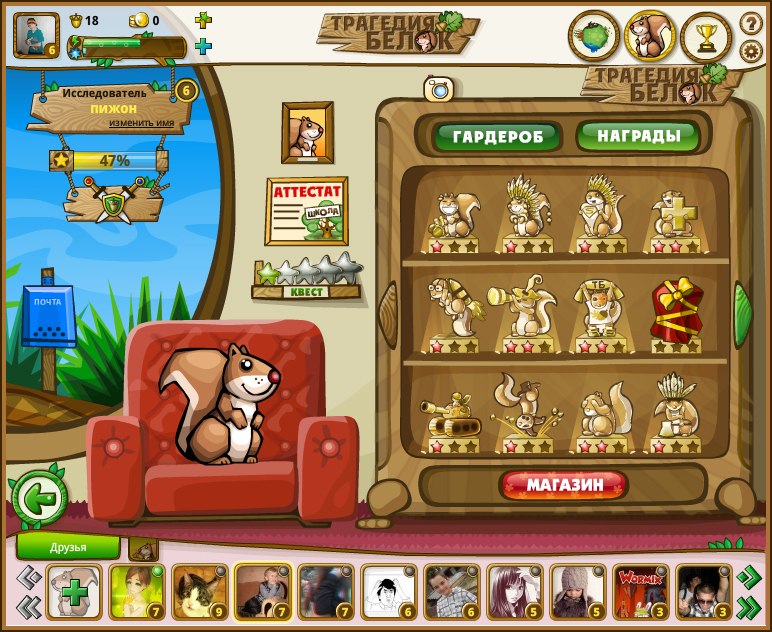Image resolution: width=772 pixels, height=632 pixels.
Task: Invite a friend with the plus slot
Action: [x=74, y=591]
